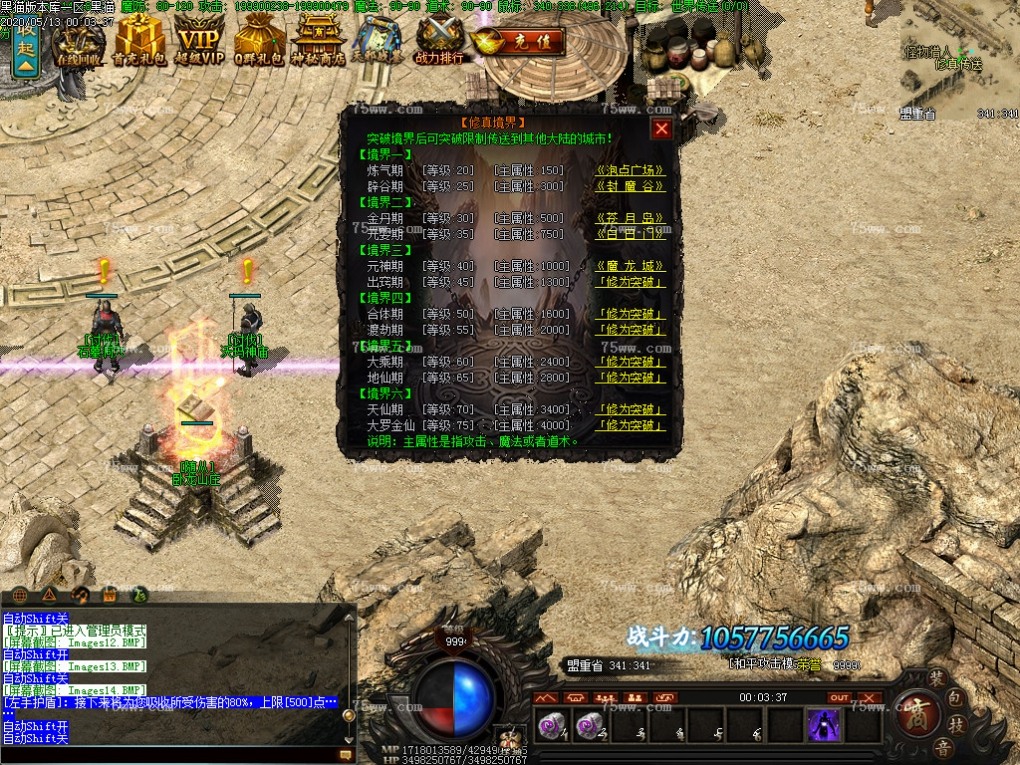1020x765 pixels.
Task: Teleport to 泡点广场 via the link
Action: [630, 170]
